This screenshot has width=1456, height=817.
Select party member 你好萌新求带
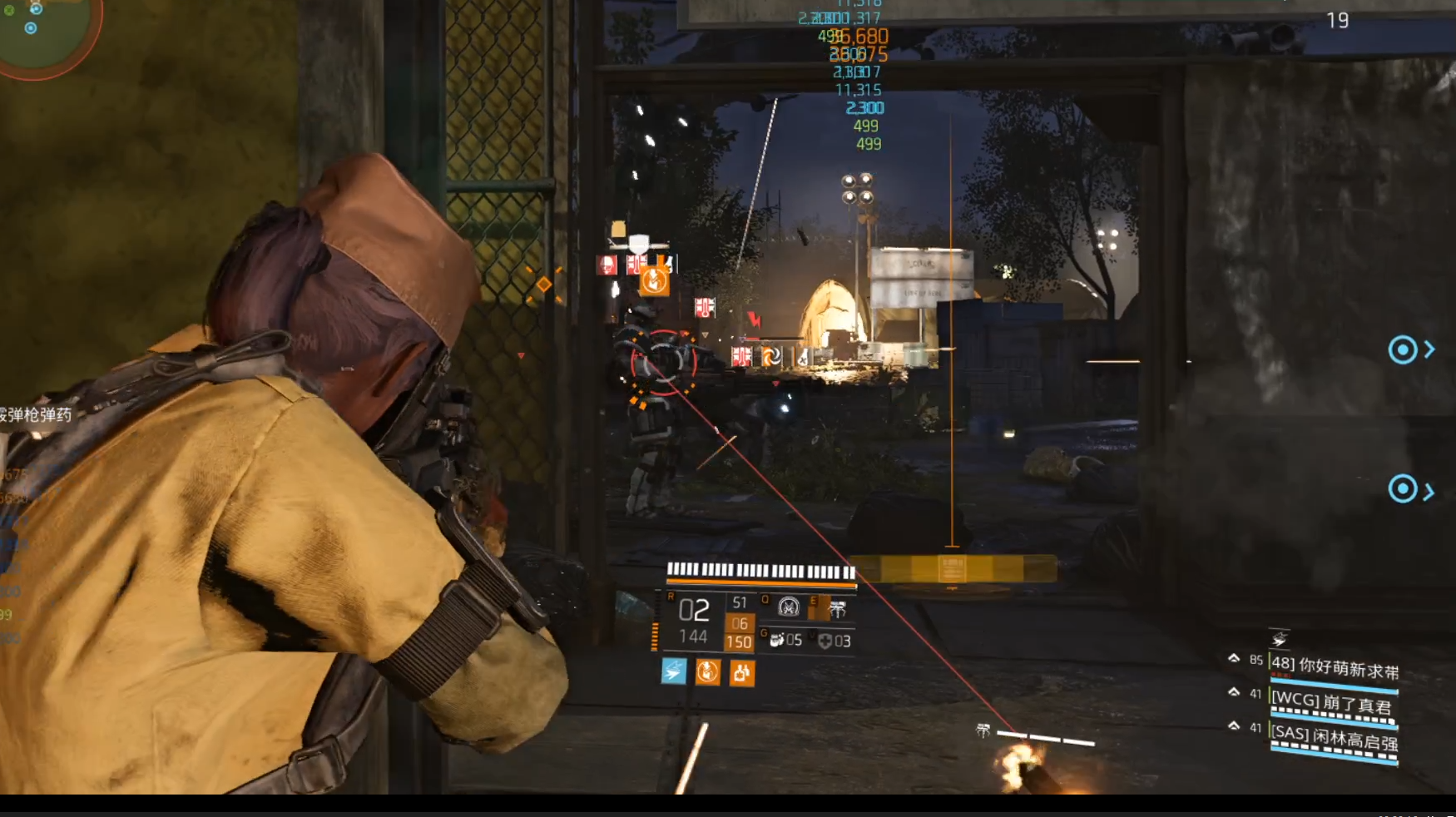1334,667
